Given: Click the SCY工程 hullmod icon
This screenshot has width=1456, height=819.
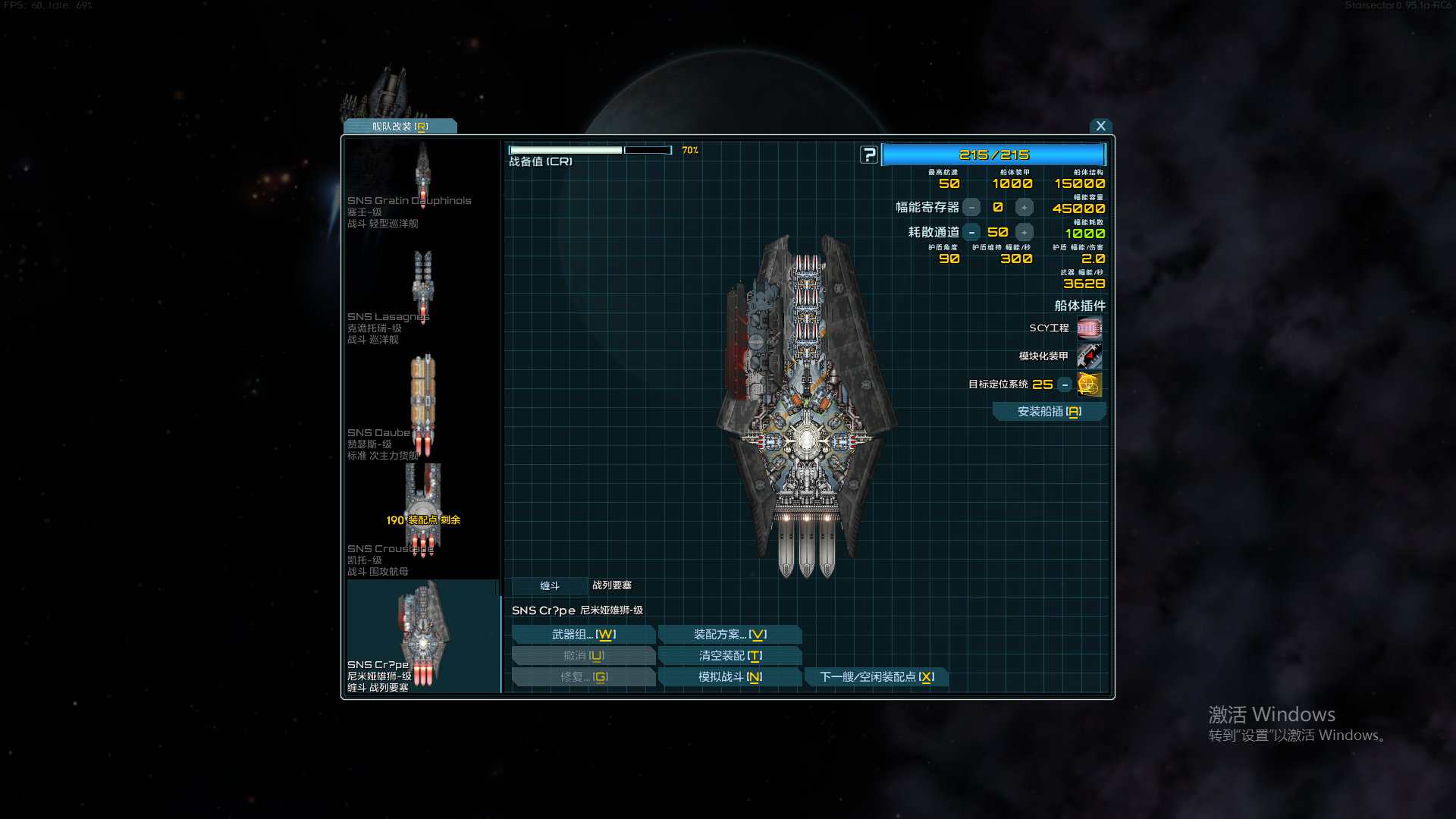Looking at the screenshot, I should 1089,328.
